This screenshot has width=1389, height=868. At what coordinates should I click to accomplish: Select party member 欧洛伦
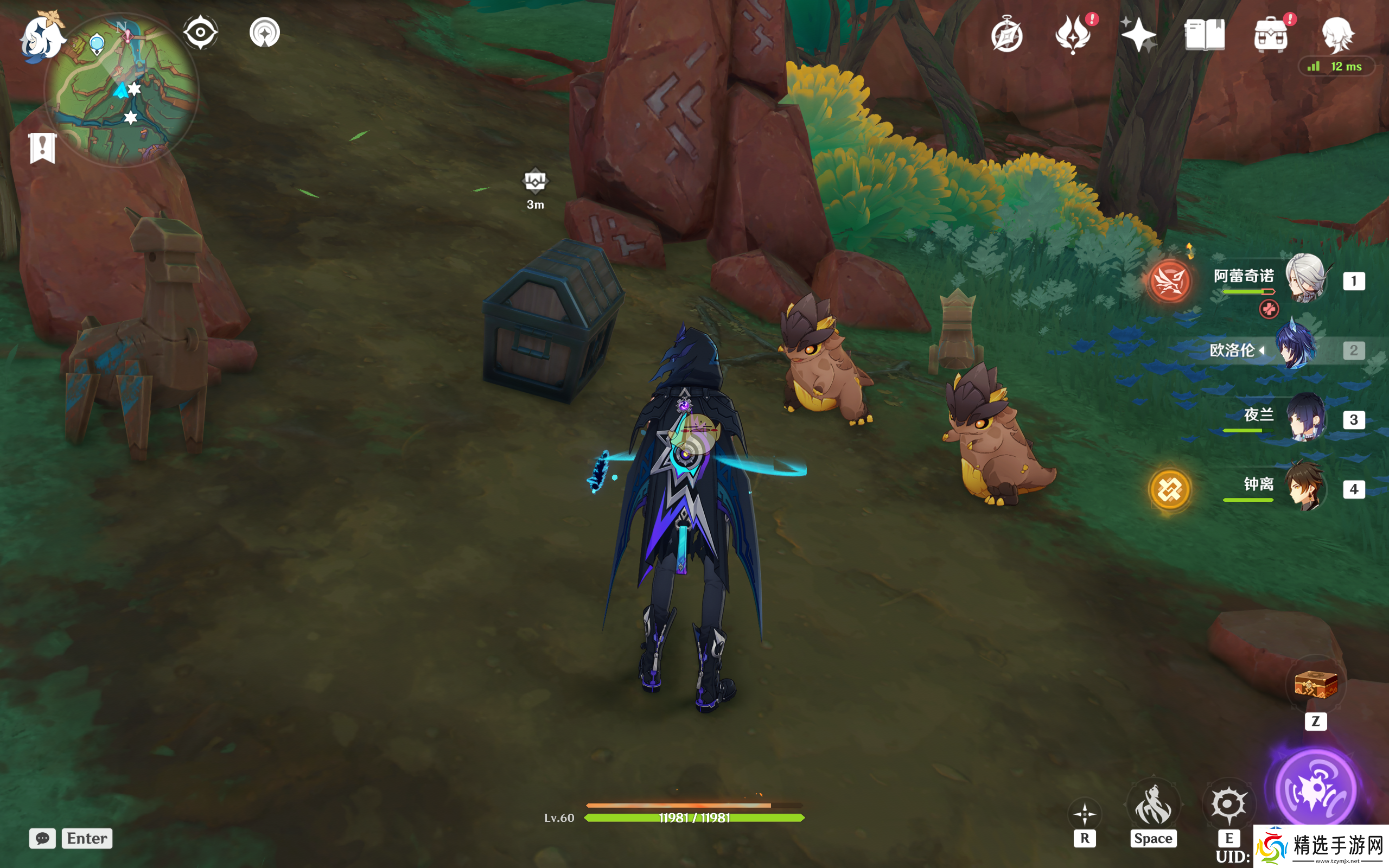pyautogui.click(x=1295, y=349)
